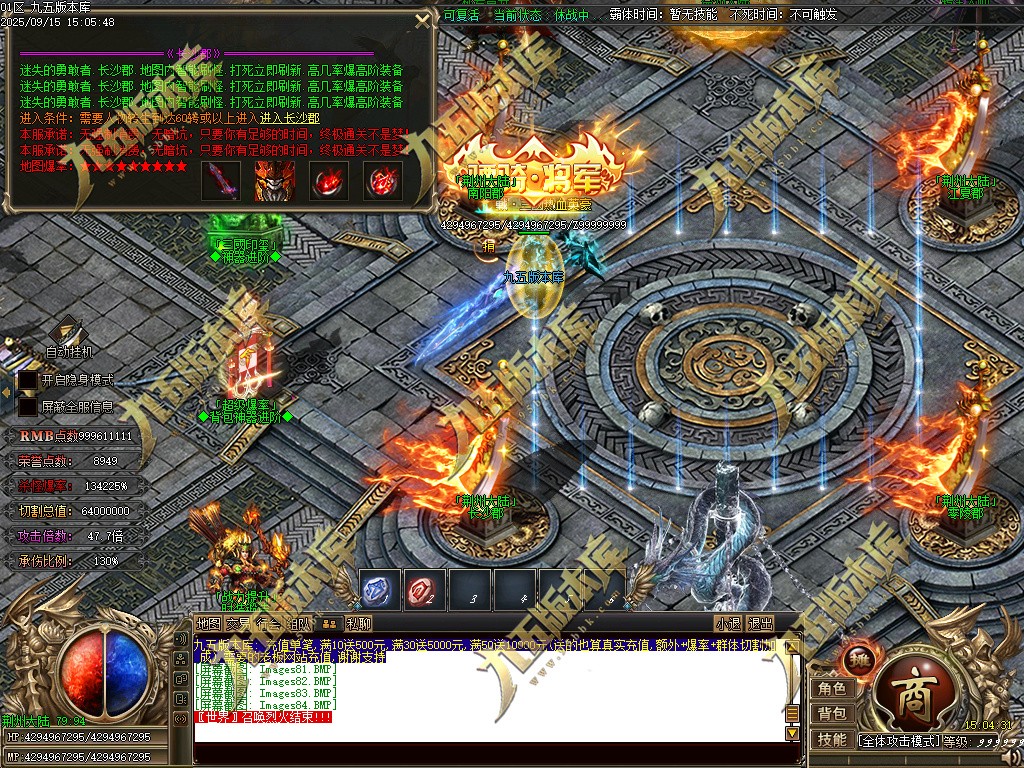
Task: Use the red stone hotbar item
Action: click(425, 590)
